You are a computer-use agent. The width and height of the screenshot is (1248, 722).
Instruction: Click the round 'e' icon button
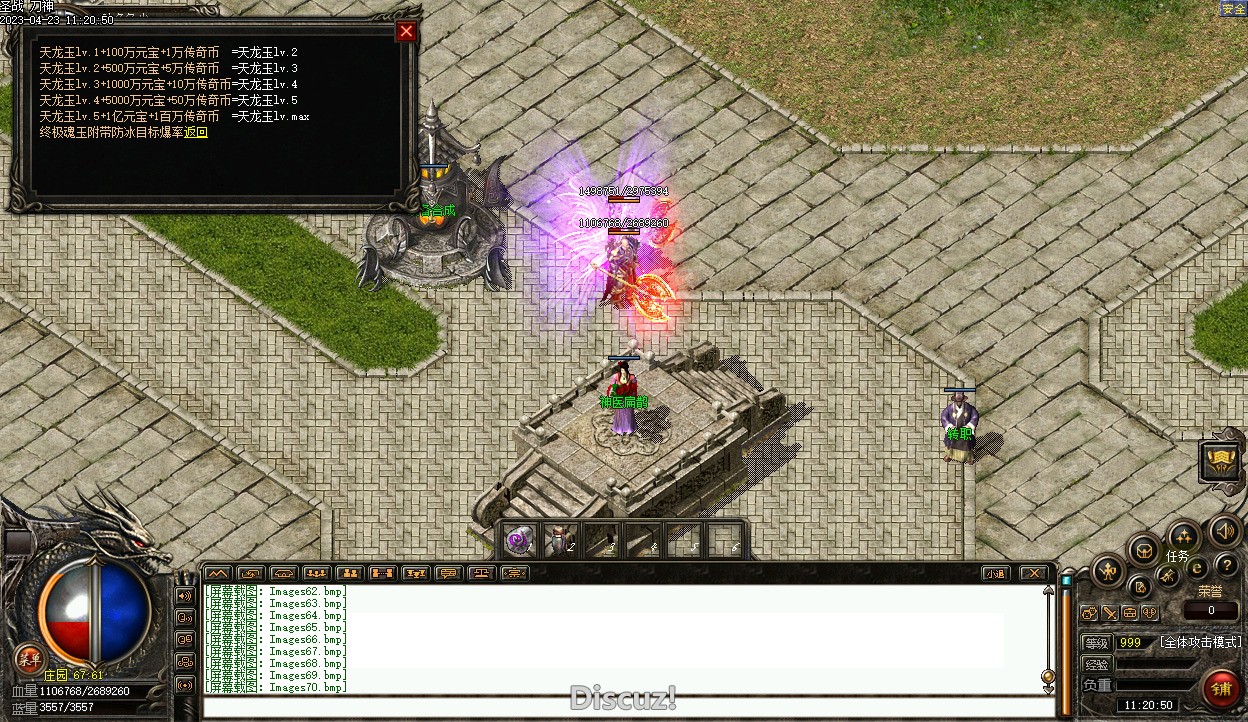(x=1197, y=568)
